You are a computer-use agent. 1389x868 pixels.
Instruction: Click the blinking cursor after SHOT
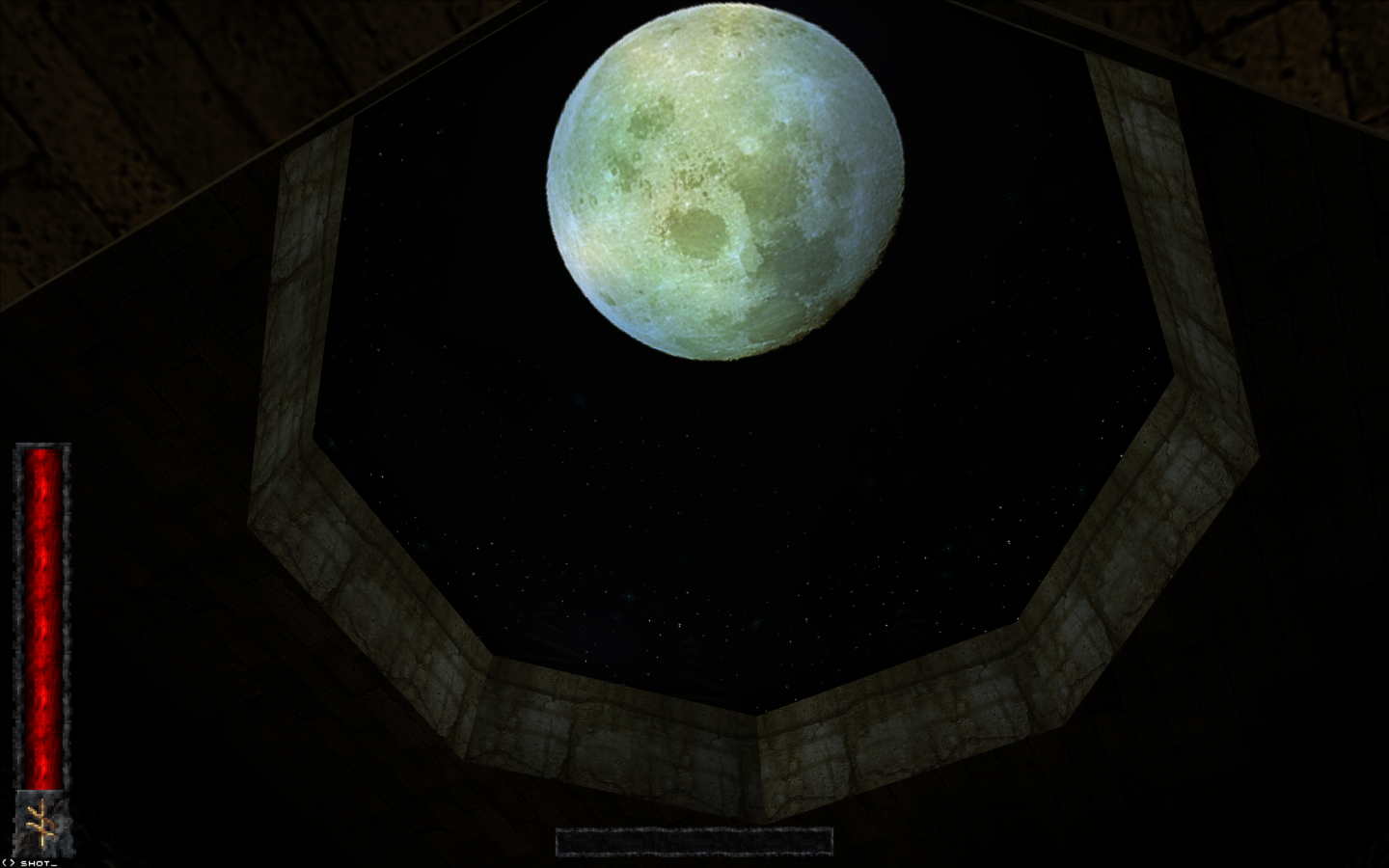point(54,863)
